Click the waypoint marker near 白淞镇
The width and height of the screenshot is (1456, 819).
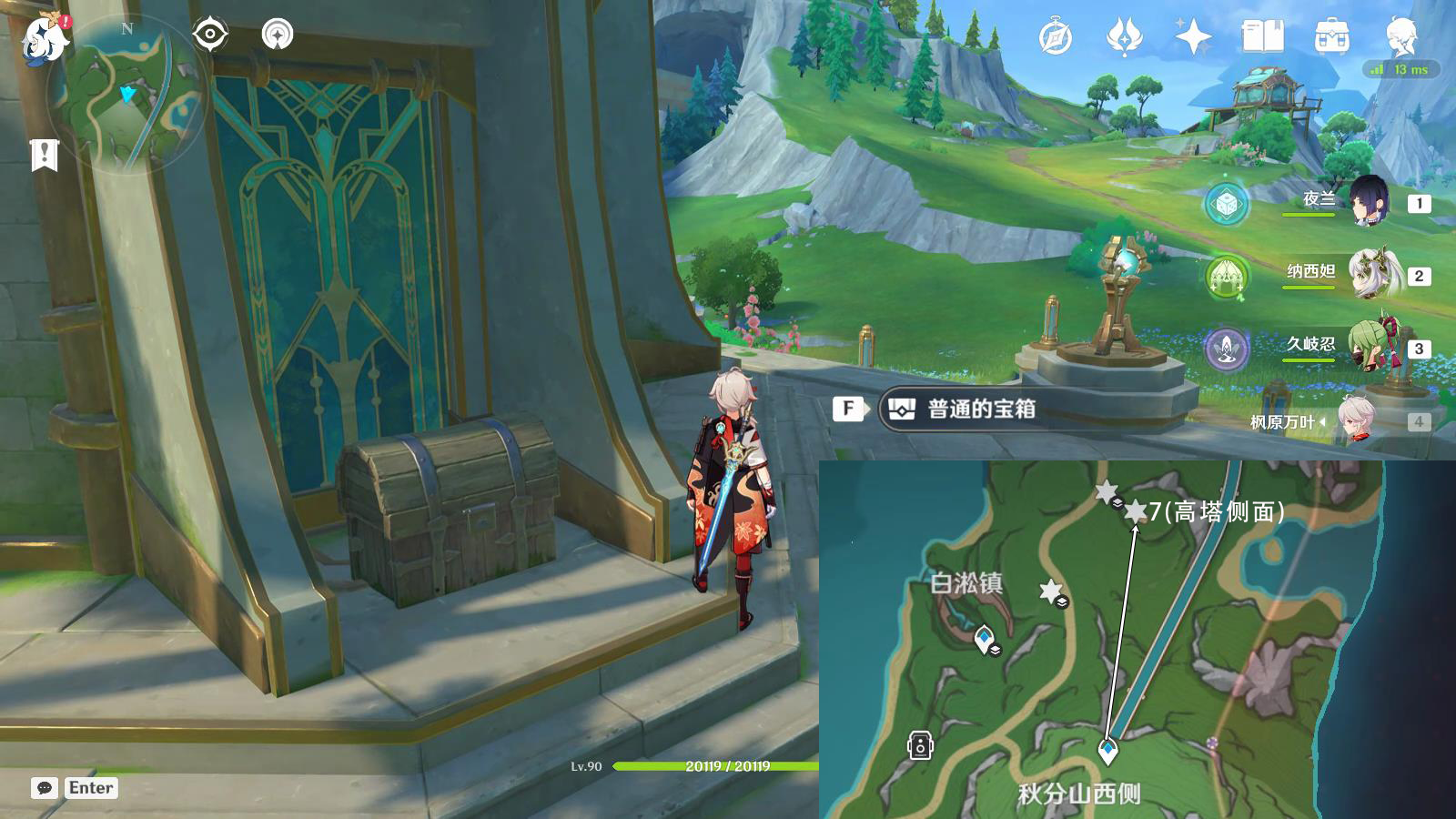(x=984, y=639)
